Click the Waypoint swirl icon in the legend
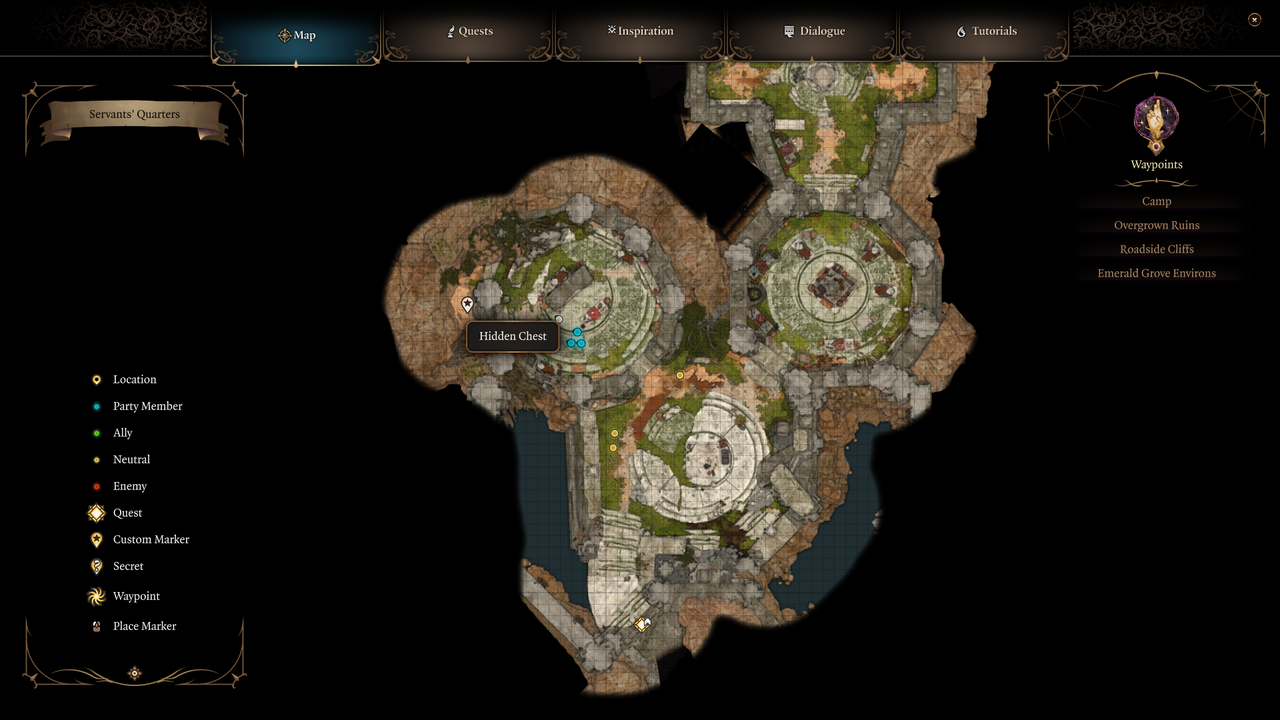 96,596
